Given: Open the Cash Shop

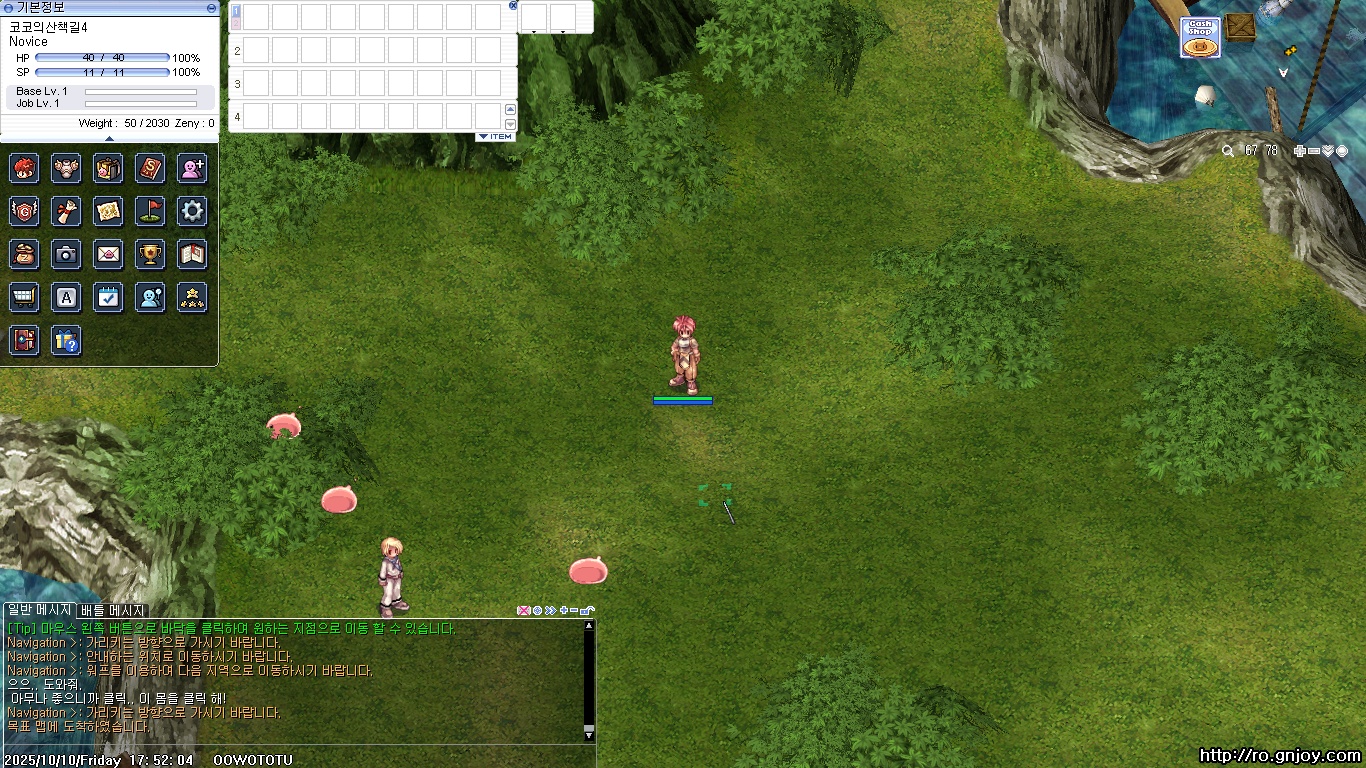Looking at the screenshot, I should (1200, 38).
